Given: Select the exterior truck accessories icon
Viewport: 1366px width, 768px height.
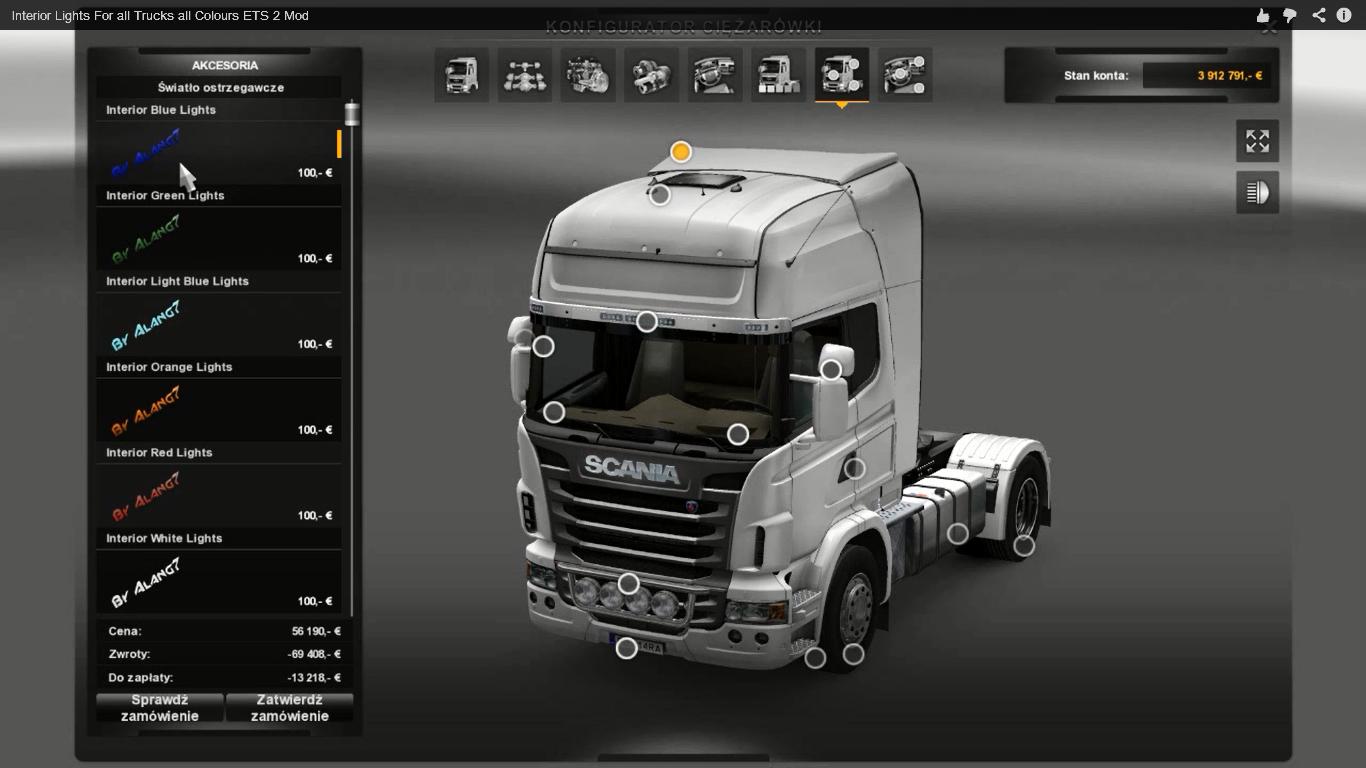Looking at the screenshot, I should (778, 74).
